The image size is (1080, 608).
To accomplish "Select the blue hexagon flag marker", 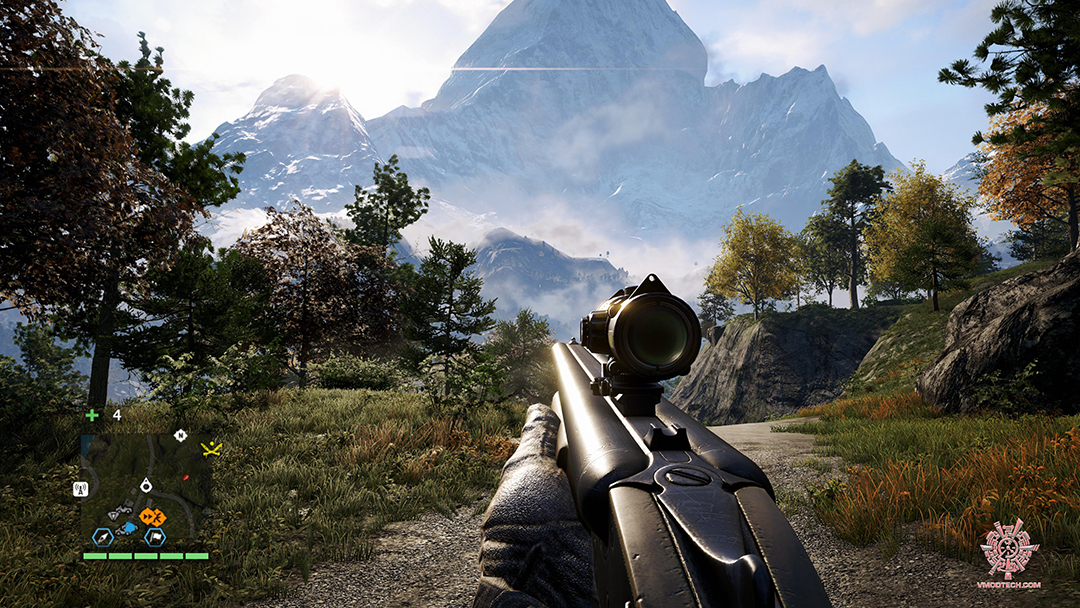I will [x=156, y=537].
